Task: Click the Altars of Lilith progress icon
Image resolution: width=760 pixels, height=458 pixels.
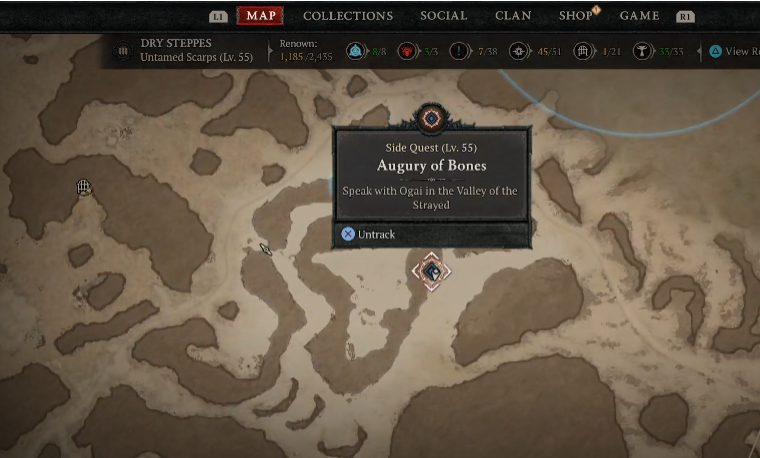Action: coord(642,51)
